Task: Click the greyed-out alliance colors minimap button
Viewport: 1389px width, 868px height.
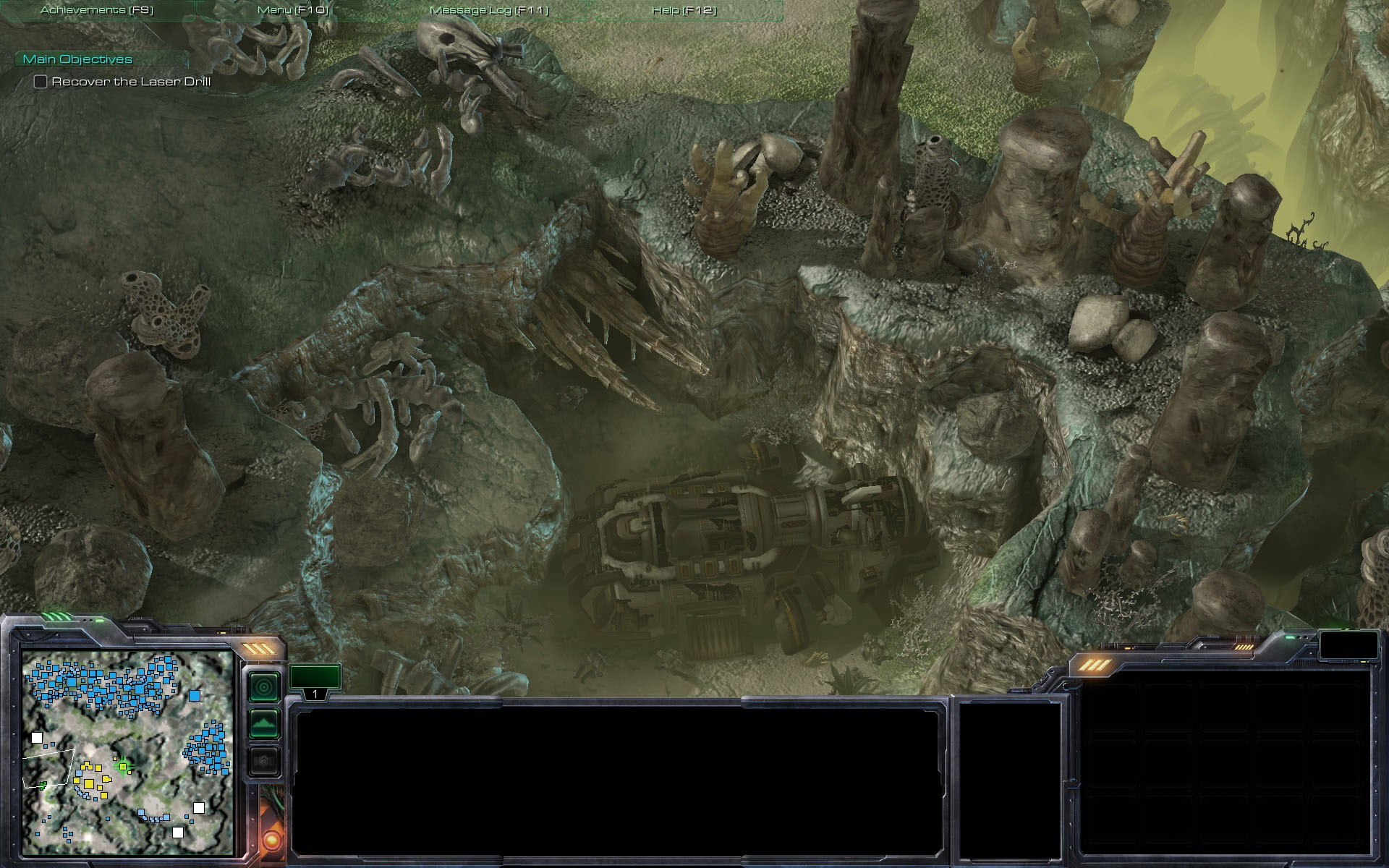Action: pos(264,761)
